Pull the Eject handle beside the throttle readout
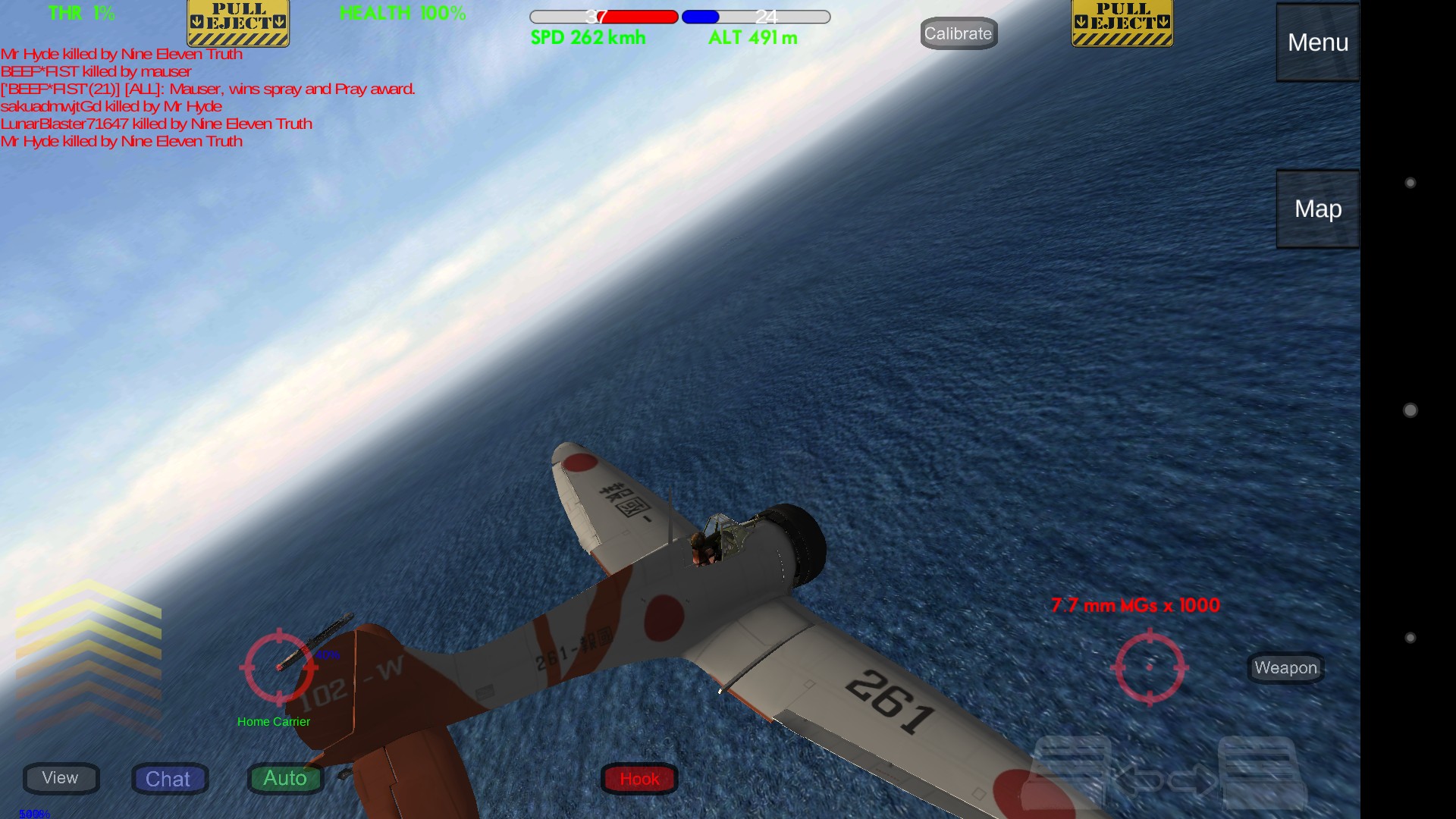 point(238,24)
